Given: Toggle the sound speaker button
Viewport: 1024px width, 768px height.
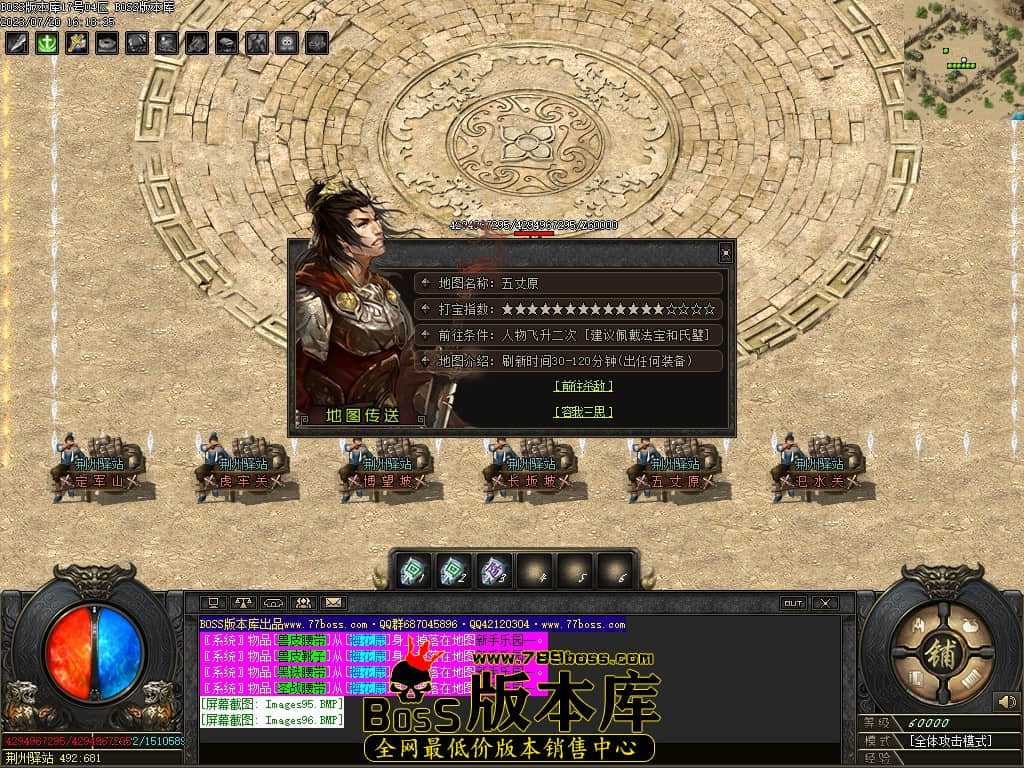Looking at the screenshot, I should click(1006, 702).
